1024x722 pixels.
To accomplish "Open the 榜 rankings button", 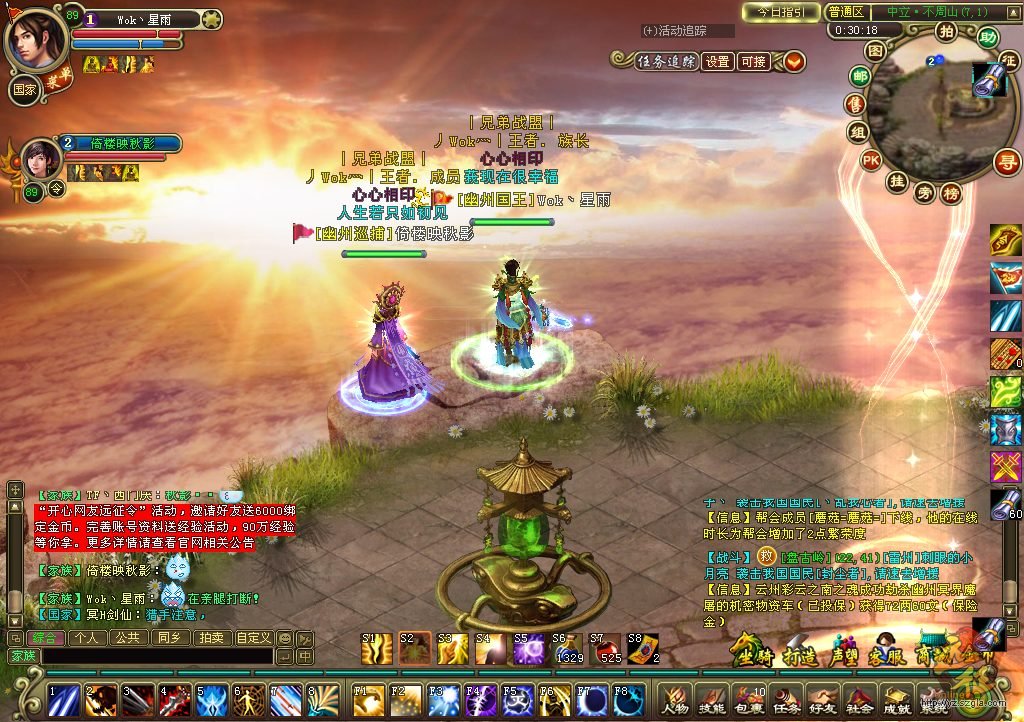I will click(951, 192).
